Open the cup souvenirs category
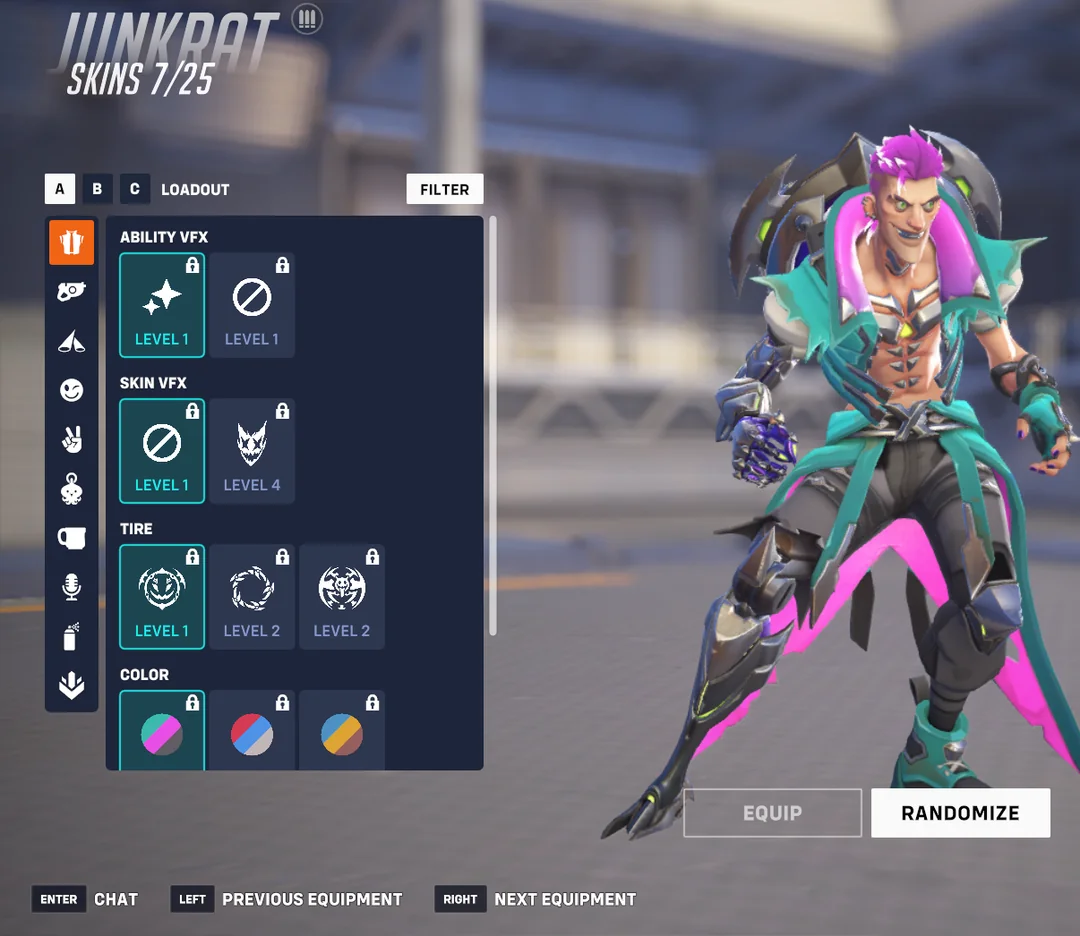 (x=72, y=538)
